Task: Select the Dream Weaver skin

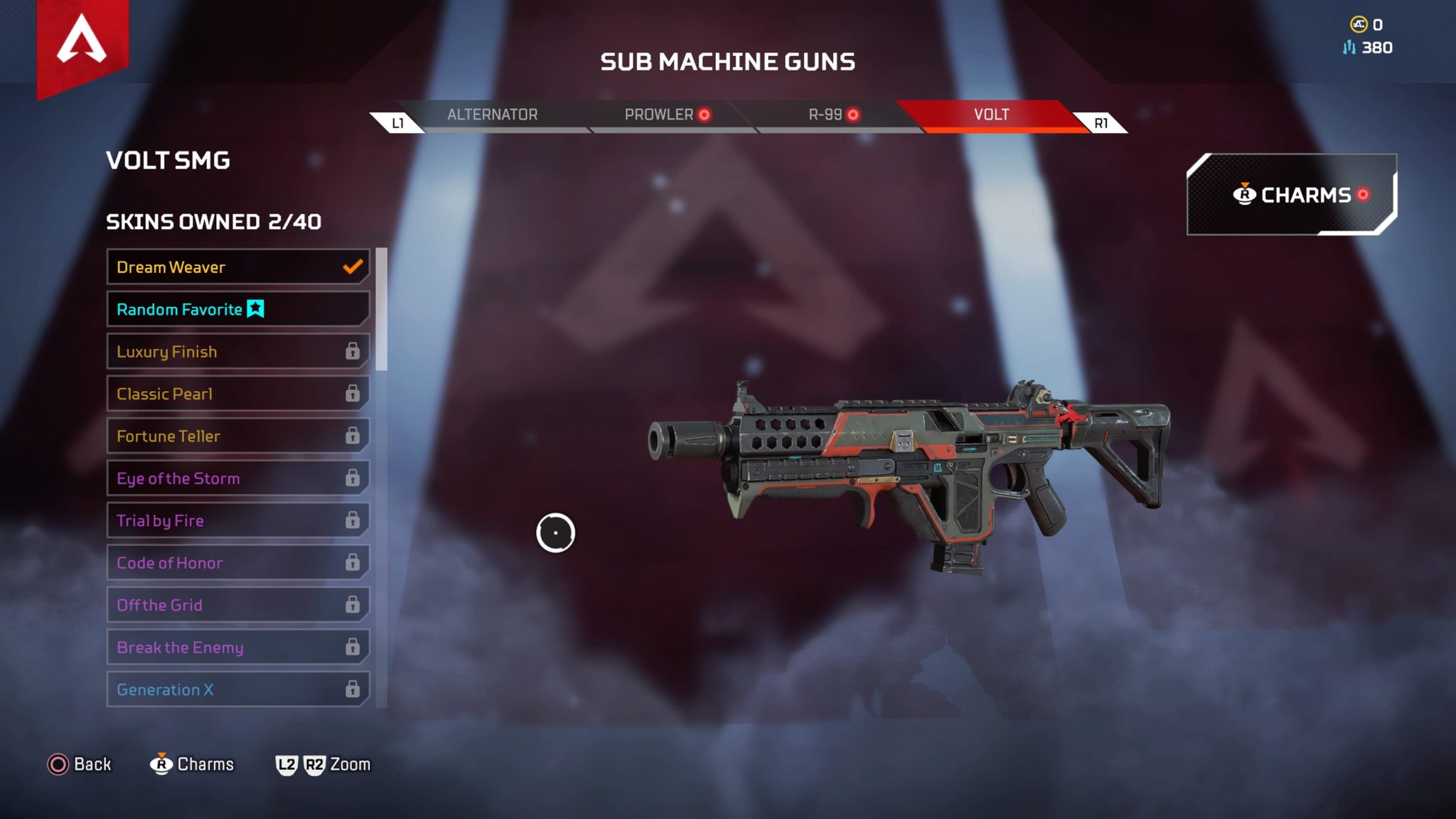Action: coord(237,267)
